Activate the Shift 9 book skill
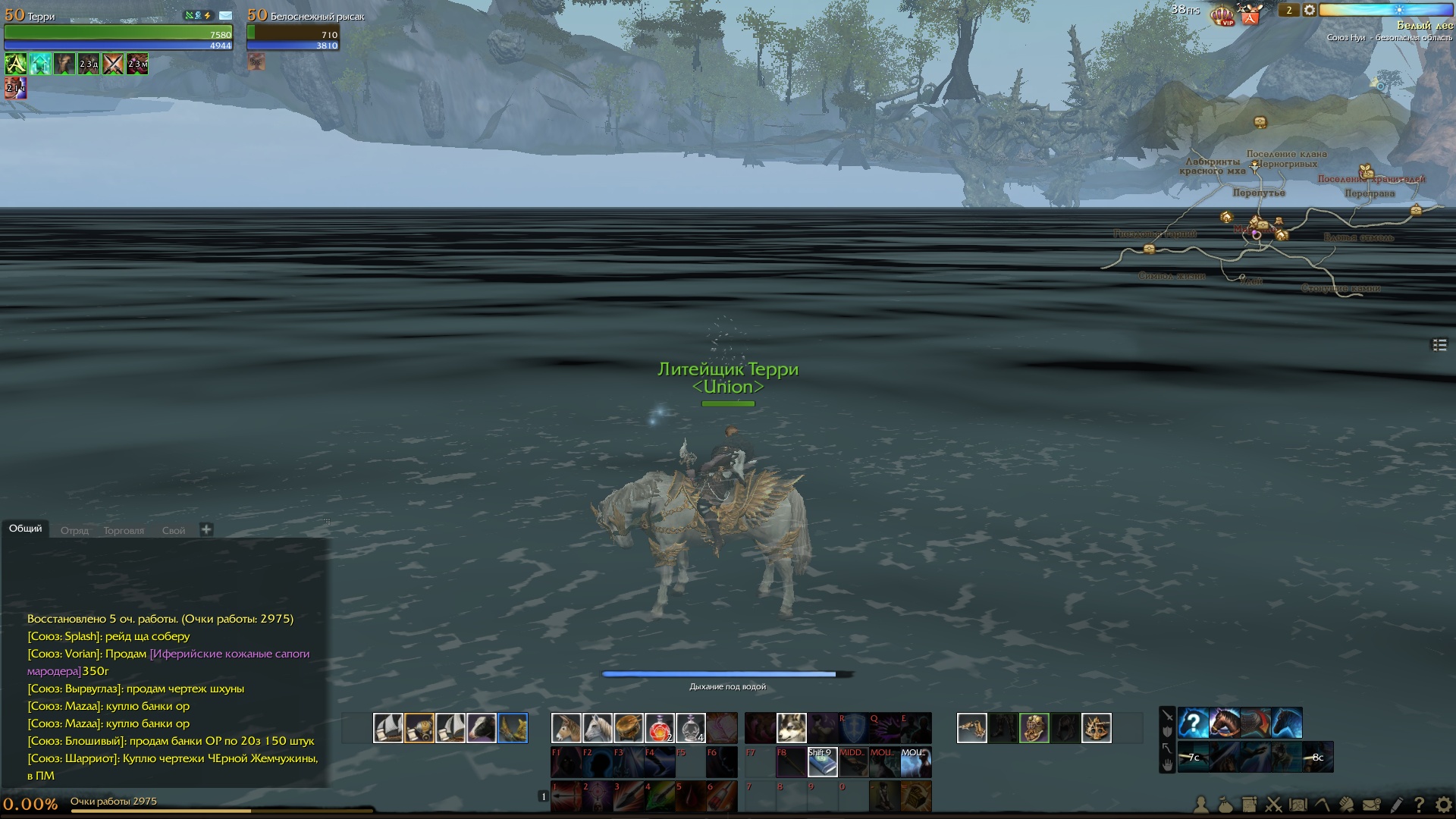Image resolution: width=1456 pixels, height=819 pixels. click(x=822, y=762)
